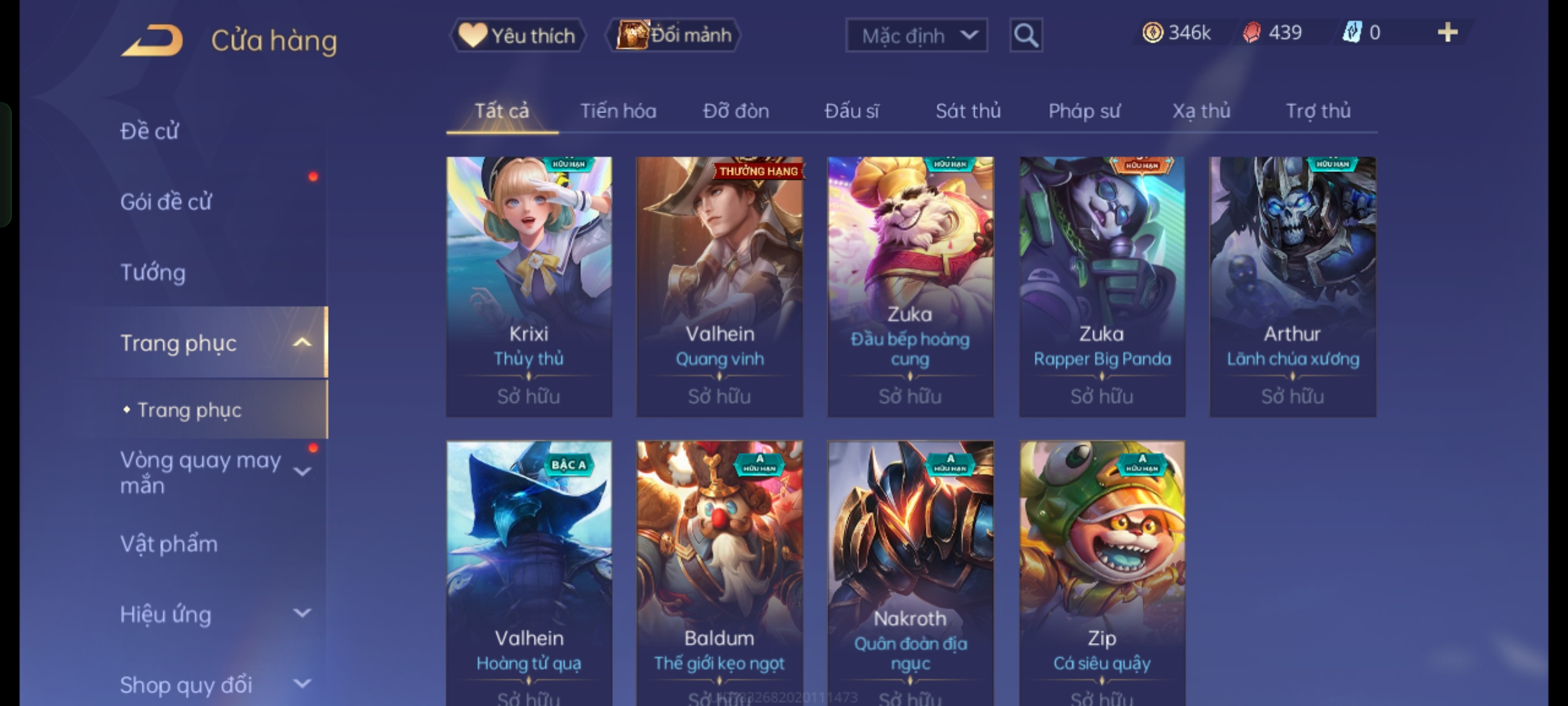Switch to the Tiến hóa tab

click(x=618, y=111)
